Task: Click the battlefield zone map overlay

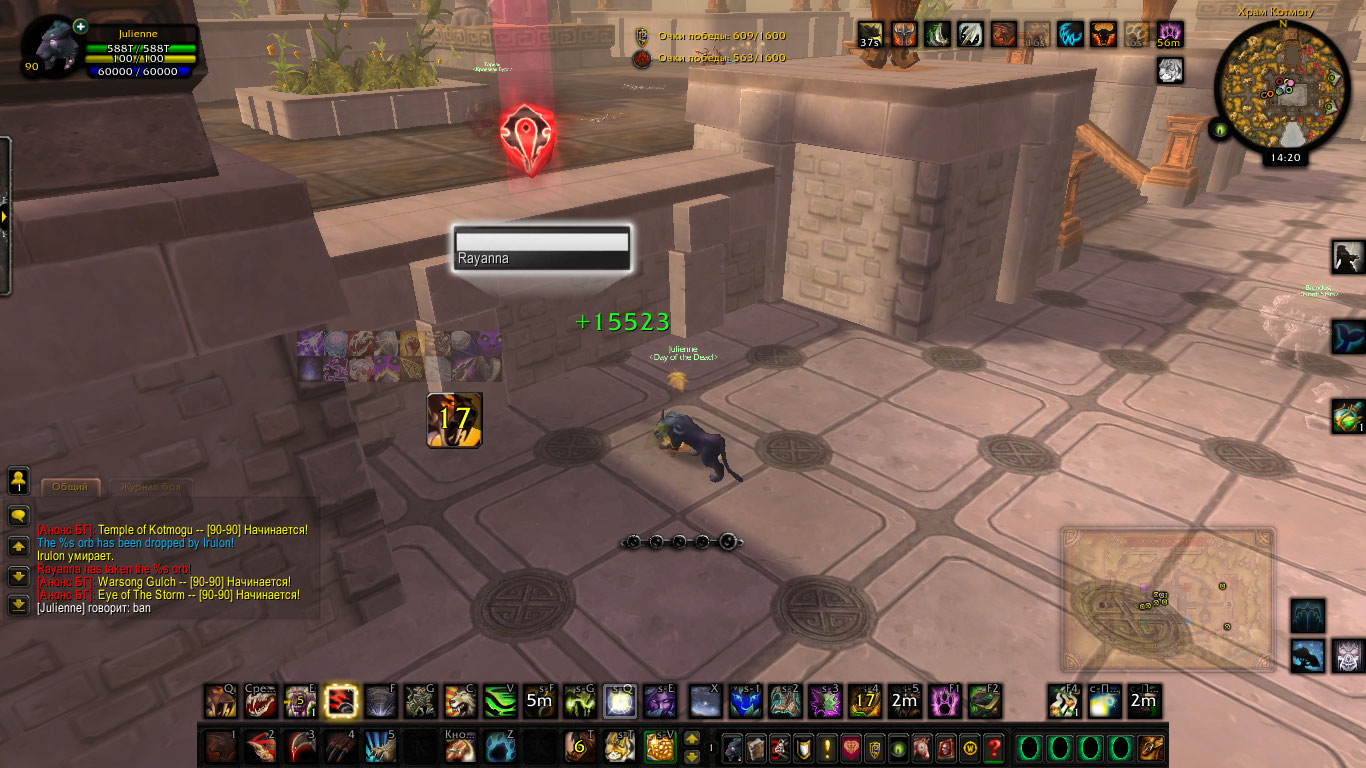Action: pos(1167,598)
